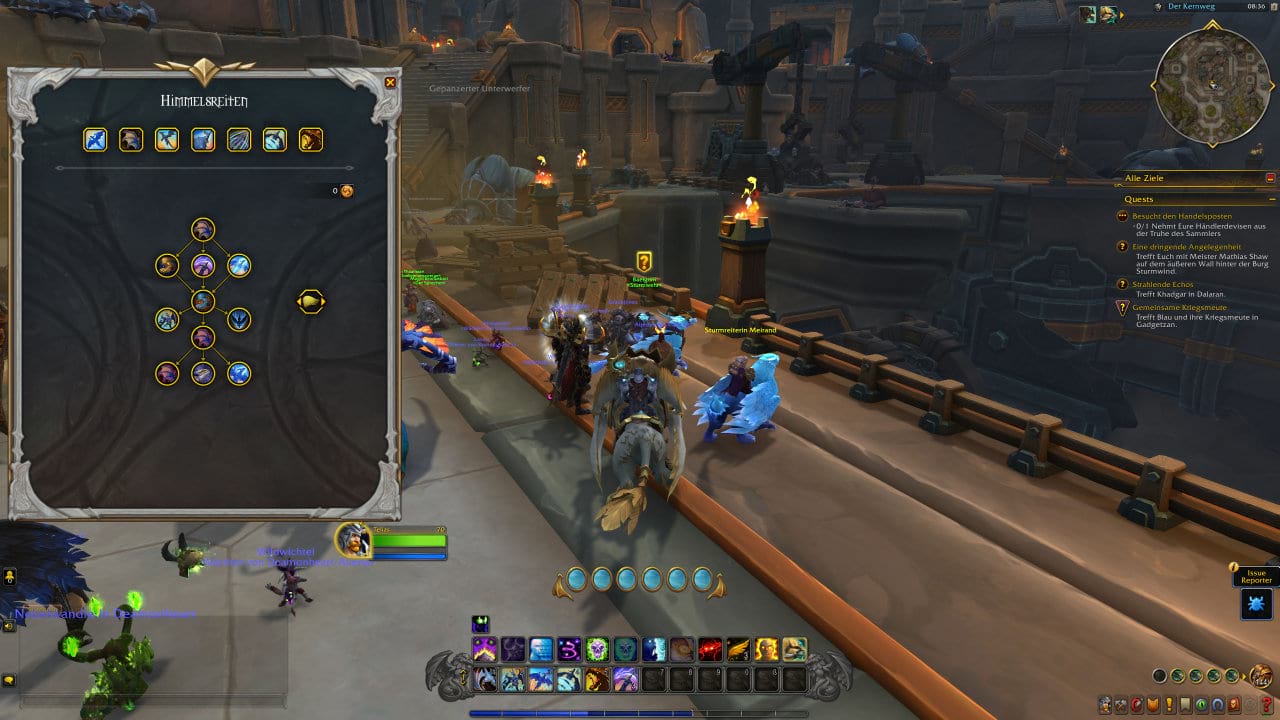Open the Gemeinsame Kriegsmeute quest entry
The width and height of the screenshot is (1280, 720).
click(x=1179, y=307)
